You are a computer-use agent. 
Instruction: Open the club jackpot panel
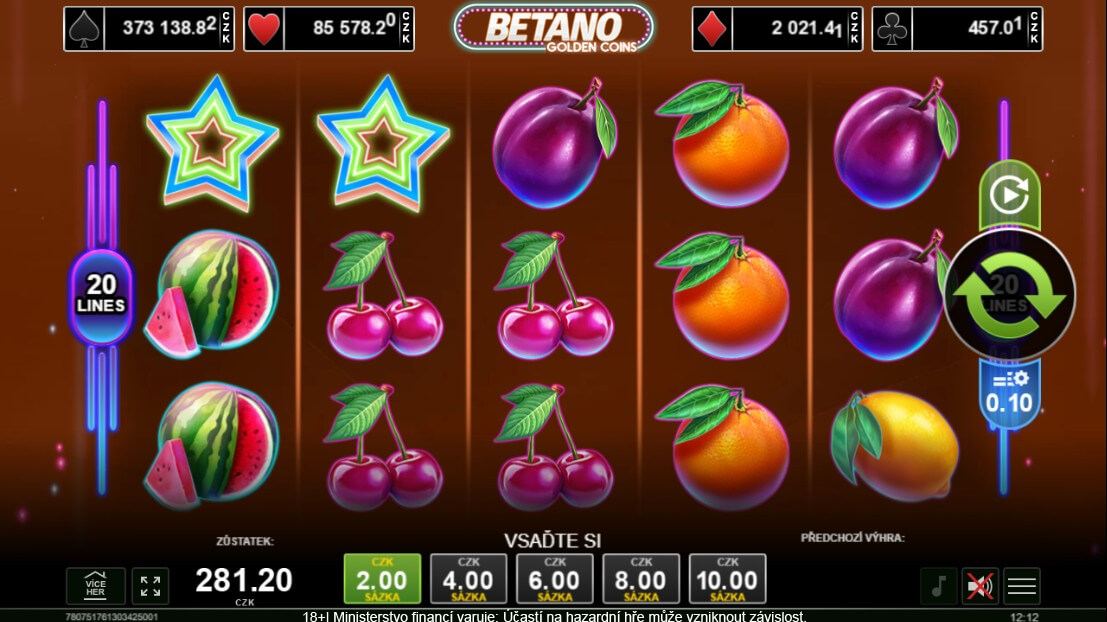click(x=957, y=29)
